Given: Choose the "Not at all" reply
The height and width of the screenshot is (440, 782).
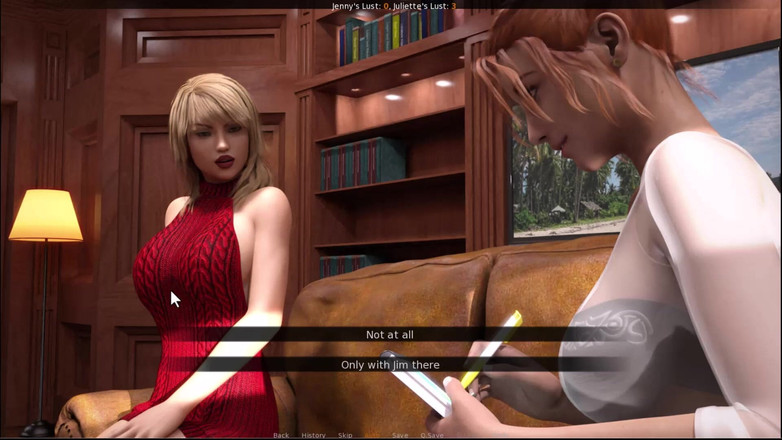Looking at the screenshot, I should [390, 335].
